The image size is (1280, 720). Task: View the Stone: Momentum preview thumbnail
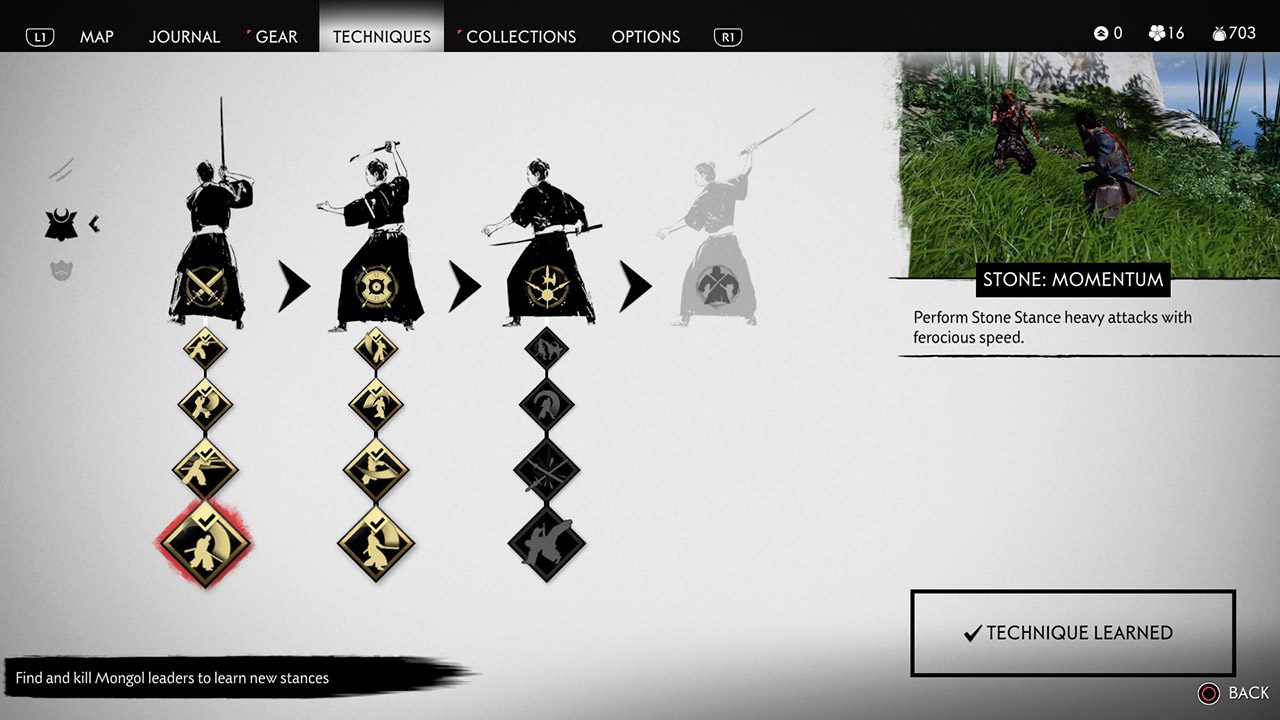click(x=1088, y=160)
